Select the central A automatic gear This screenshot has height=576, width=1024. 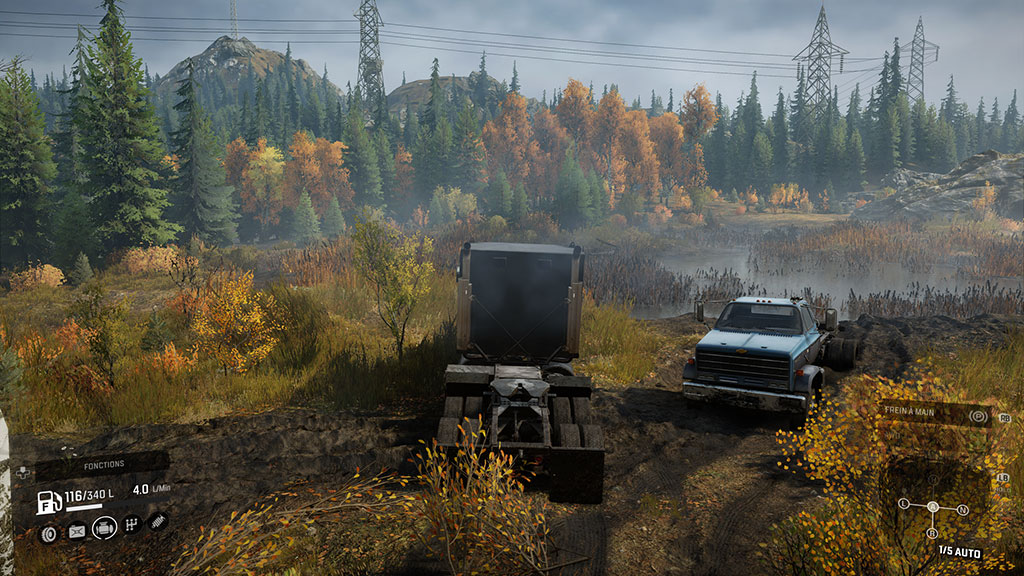(933, 506)
